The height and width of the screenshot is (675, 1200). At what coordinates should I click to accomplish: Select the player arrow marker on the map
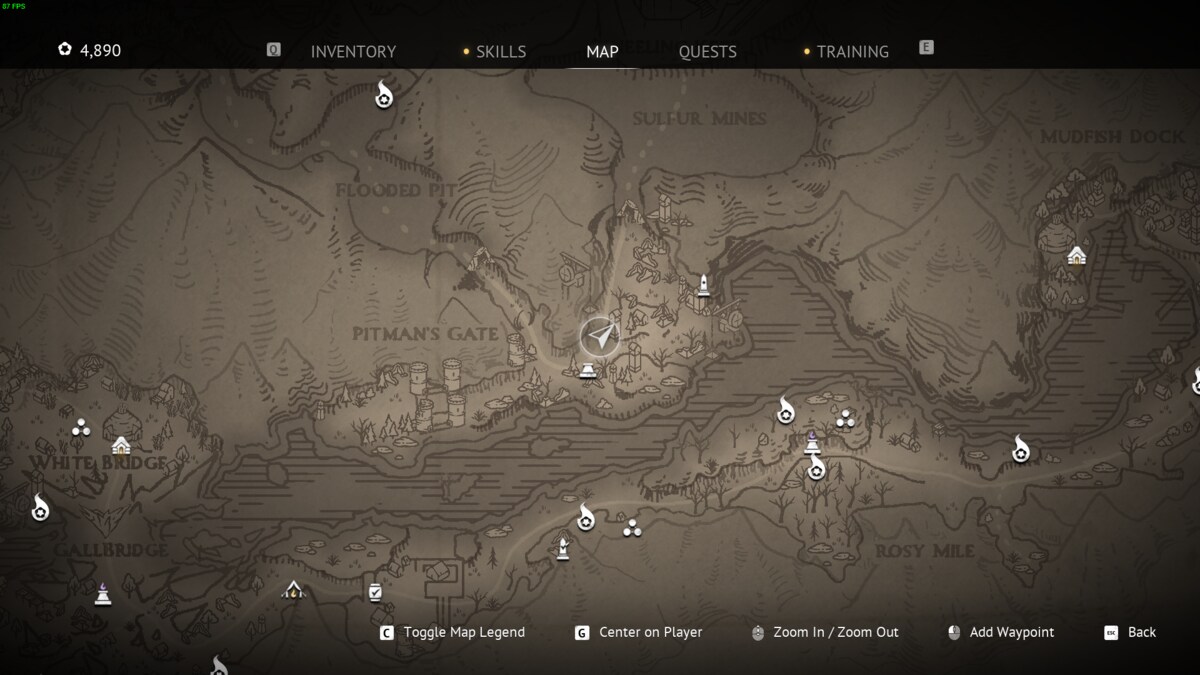600,337
